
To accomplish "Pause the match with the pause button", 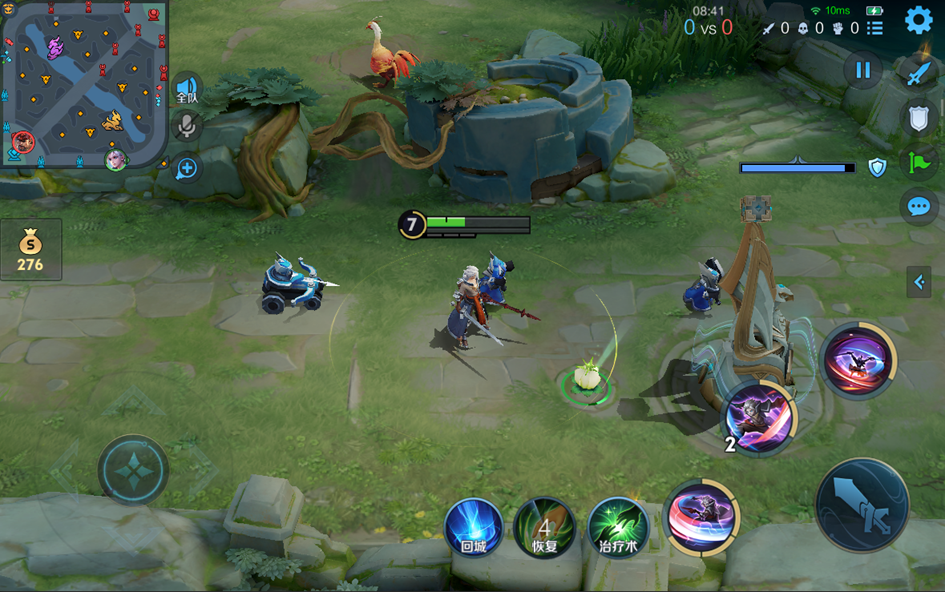I will click(x=862, y=70).
